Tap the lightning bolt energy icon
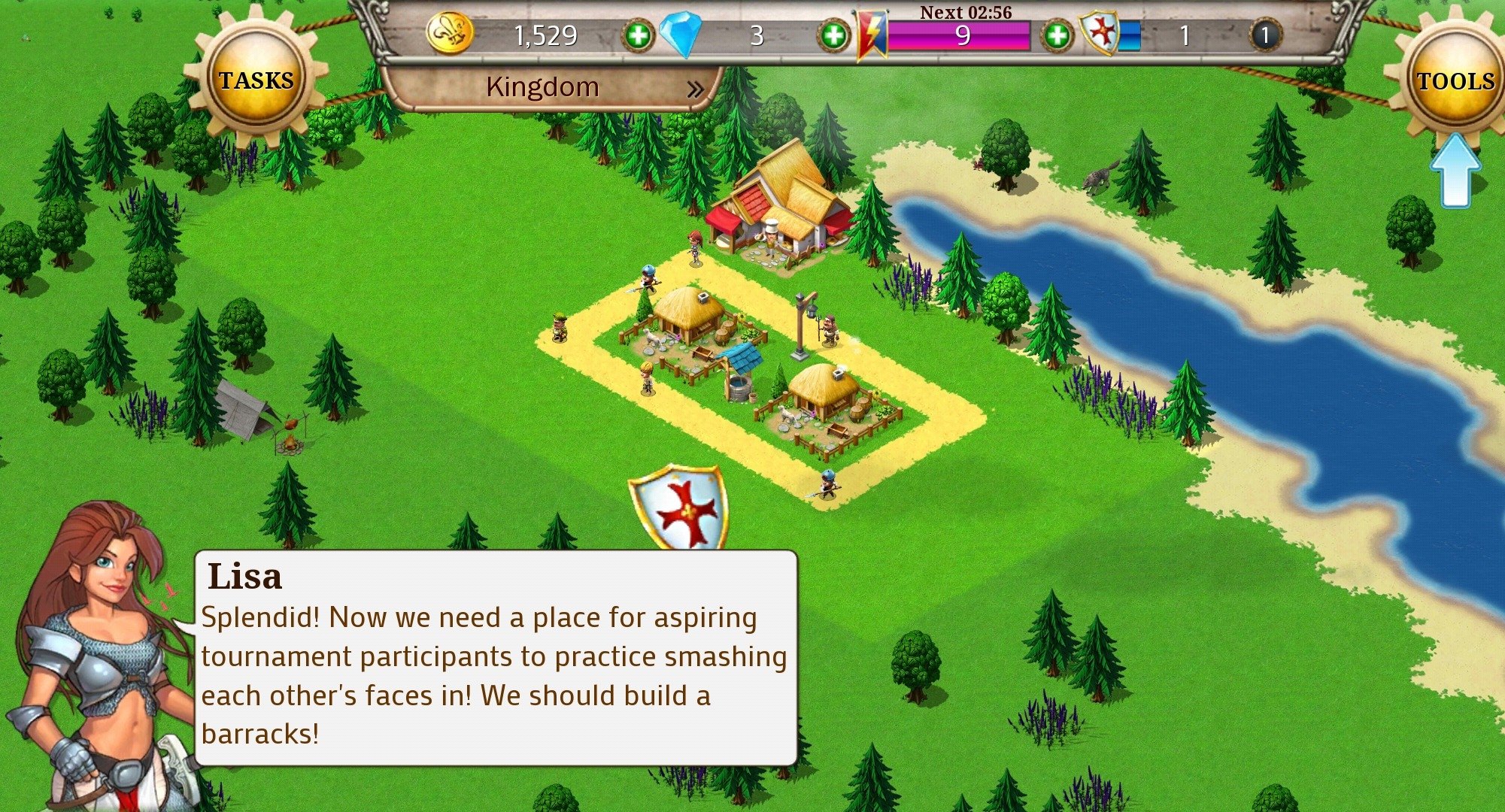This screenshot has width=1505, height=812. [872, 35]
